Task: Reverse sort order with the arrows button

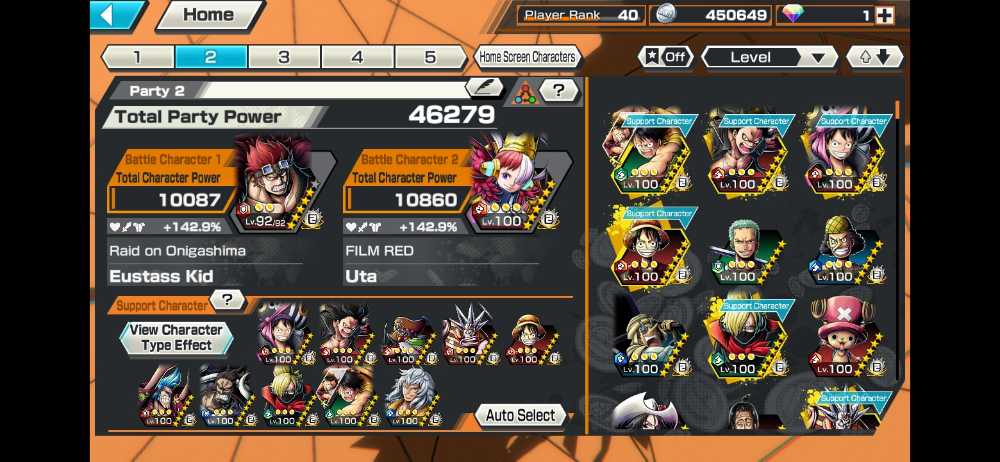Action: (874, 57)
